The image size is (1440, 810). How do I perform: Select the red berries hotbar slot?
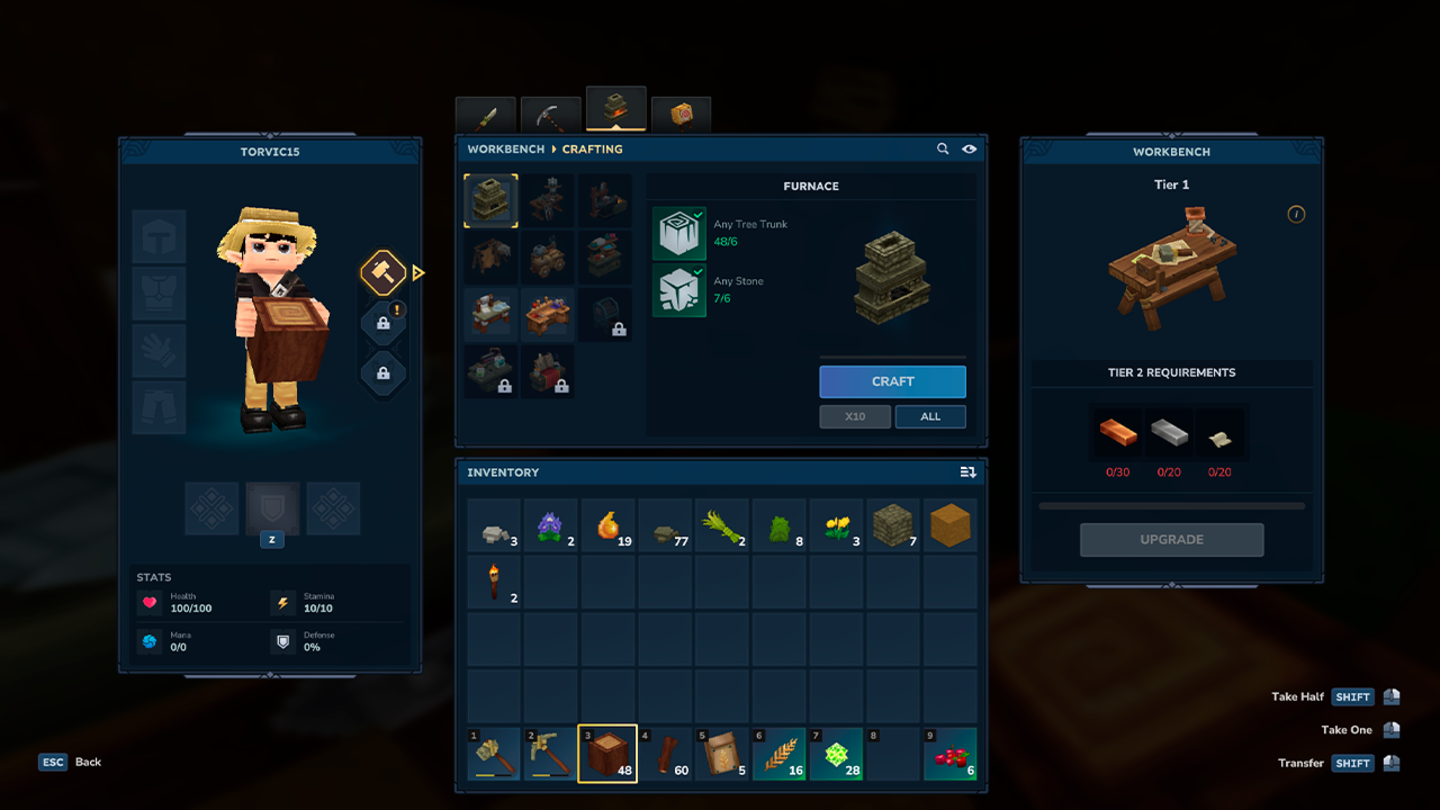coord(949,754)
